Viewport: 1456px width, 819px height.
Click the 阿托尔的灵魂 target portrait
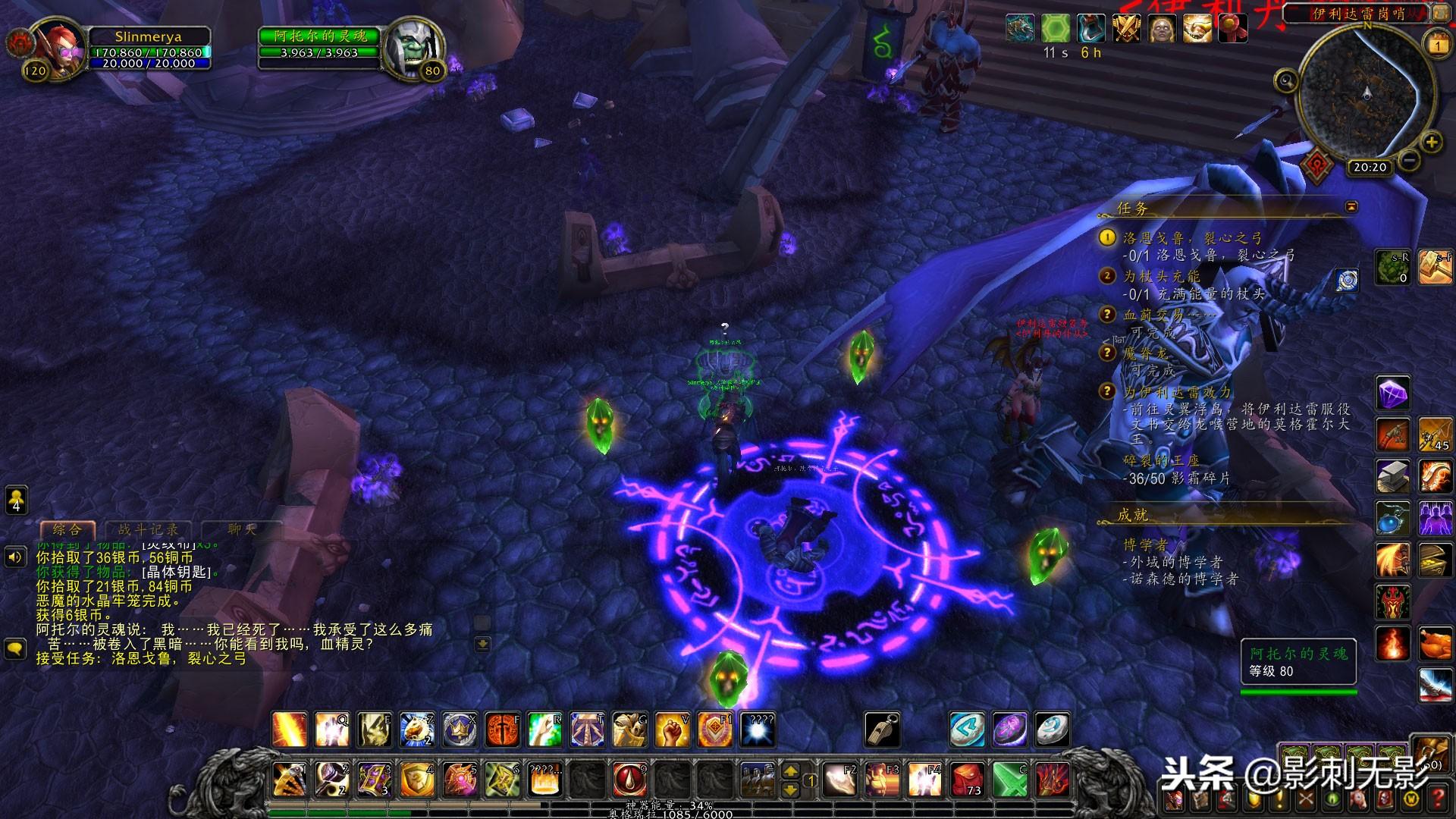[409, 47]
